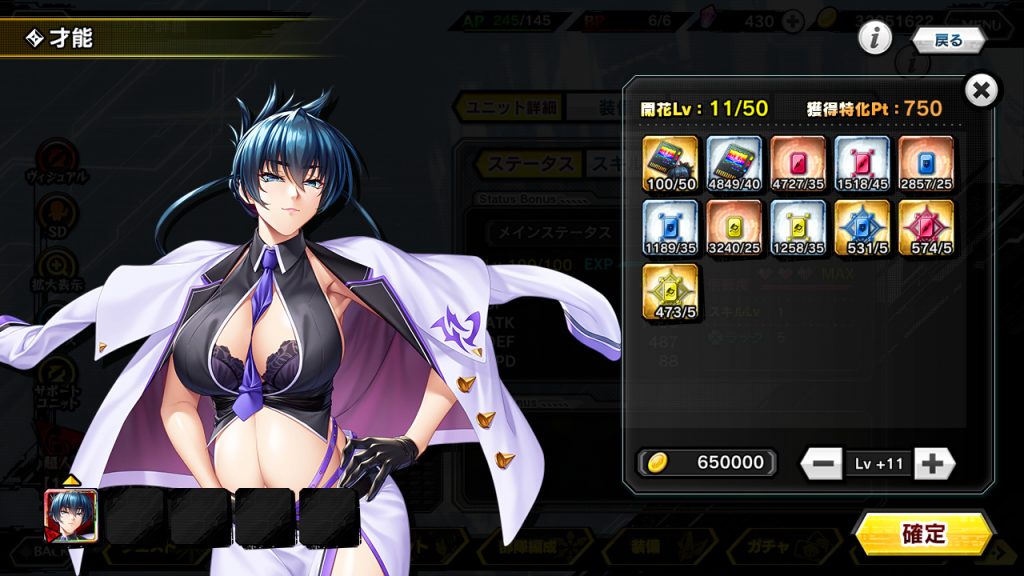The height and width of the screenshot is (576, 1024).
Task: Close the bloom level popup
Action: [x=982, y=91]
